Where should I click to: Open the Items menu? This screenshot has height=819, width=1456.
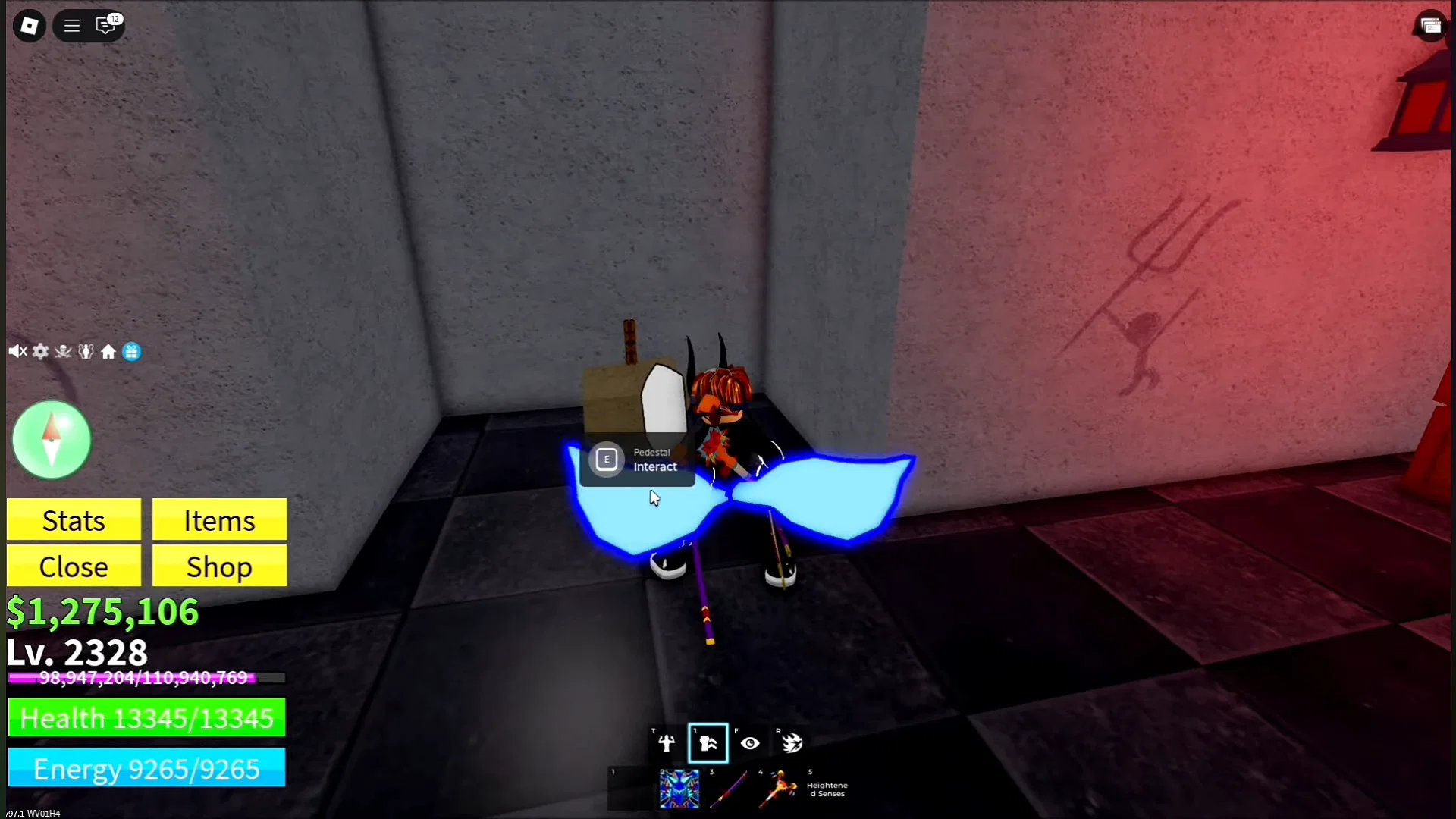(218, 520)
